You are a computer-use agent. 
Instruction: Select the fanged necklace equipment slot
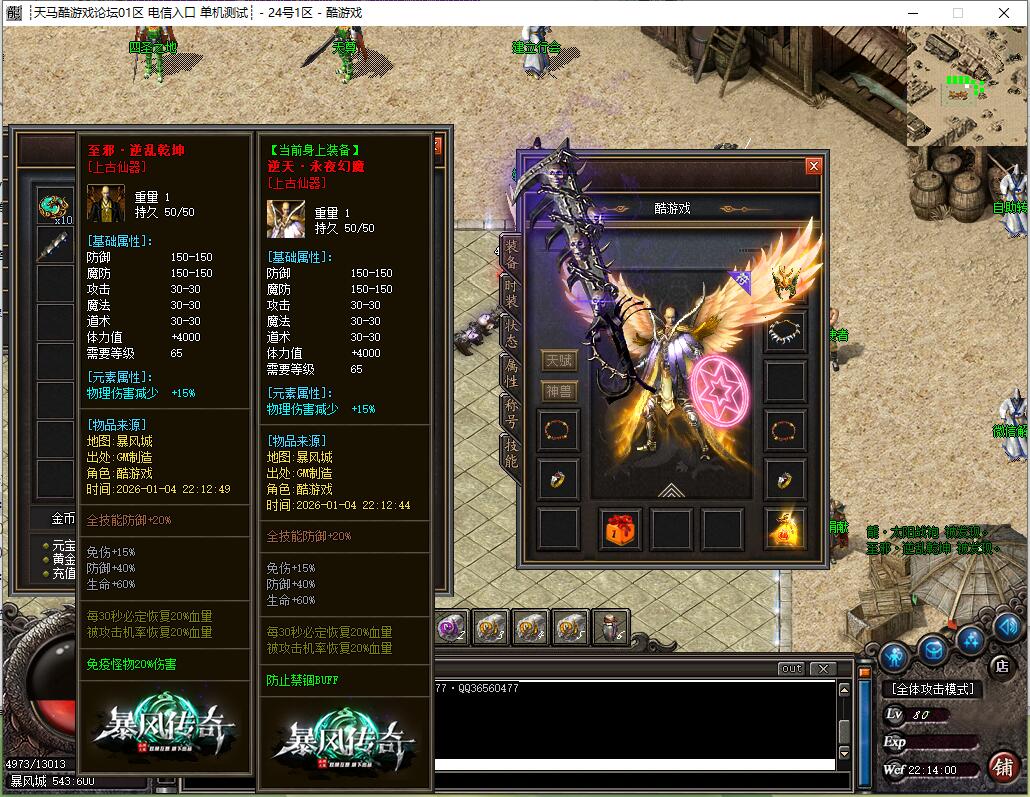click(x=785, y=332)
